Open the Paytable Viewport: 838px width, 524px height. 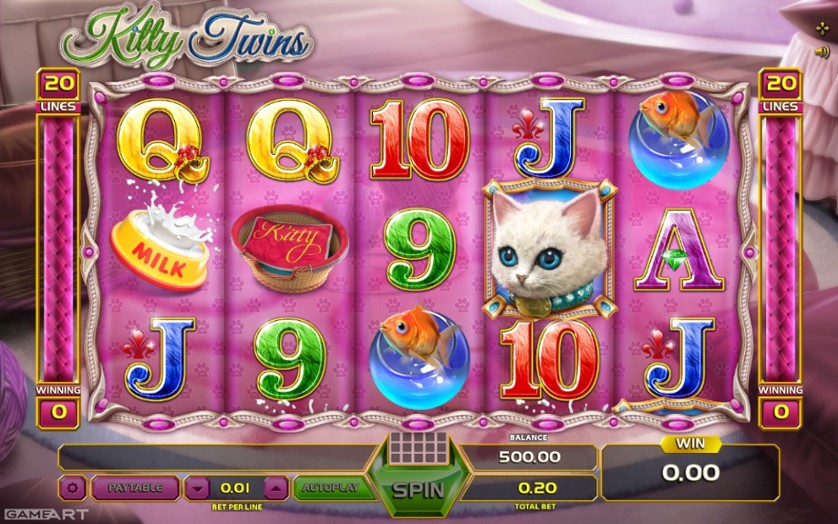133,488
